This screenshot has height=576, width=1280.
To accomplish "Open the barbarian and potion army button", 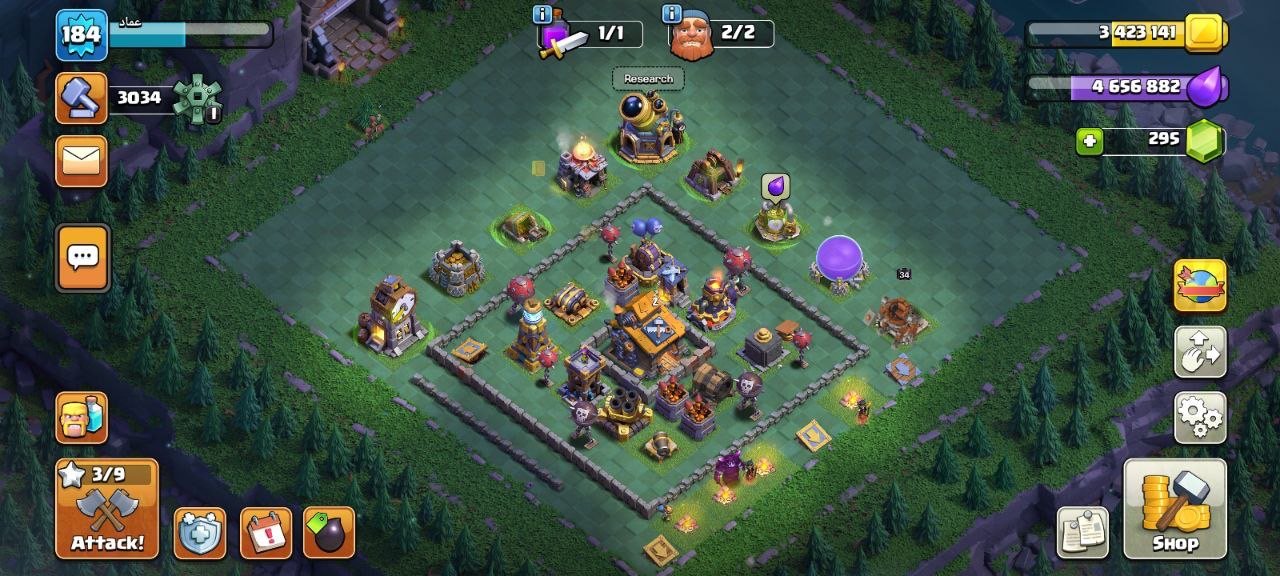I will tap(81, 416).
